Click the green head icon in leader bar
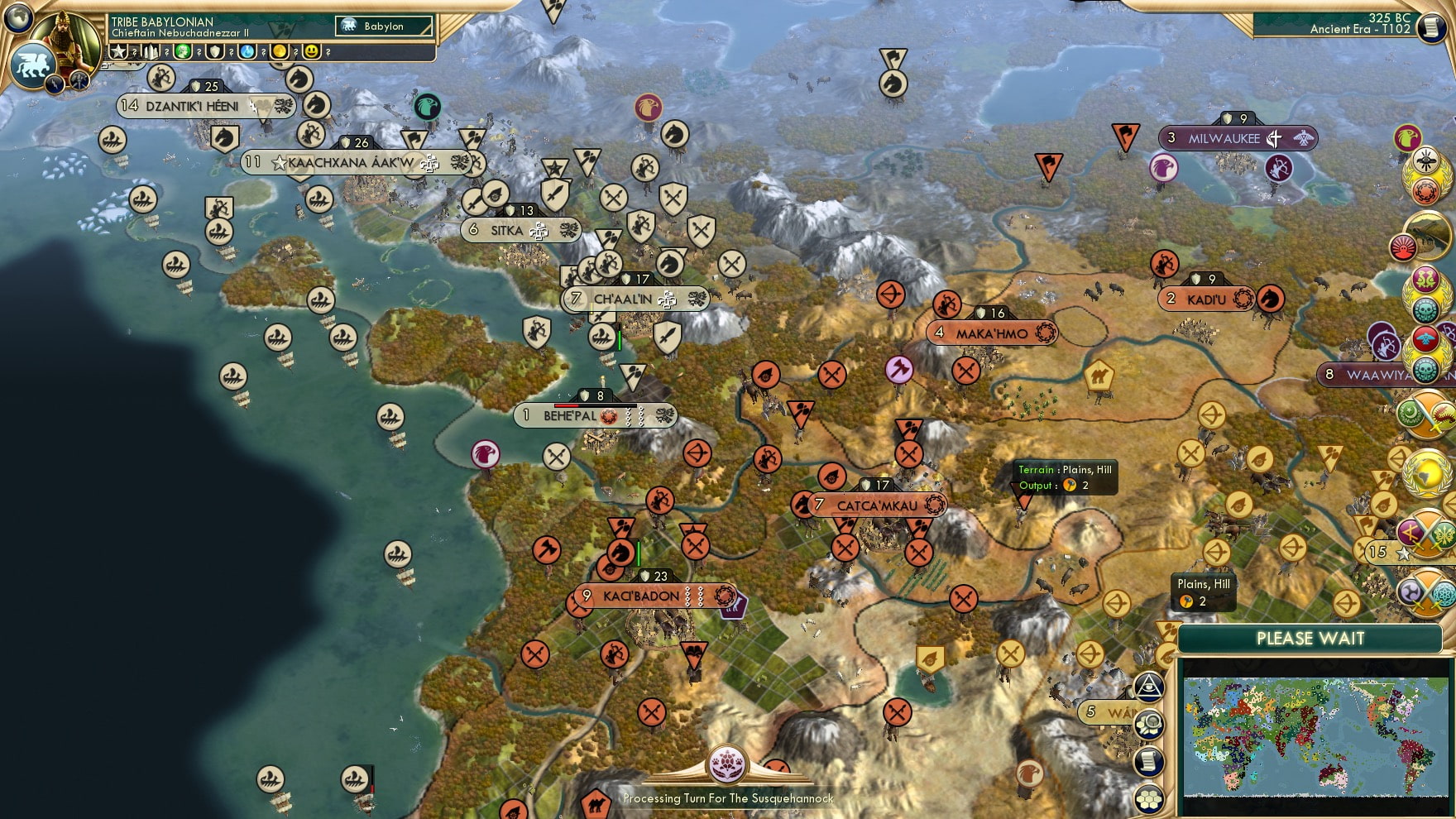 (x=183, y=52)
